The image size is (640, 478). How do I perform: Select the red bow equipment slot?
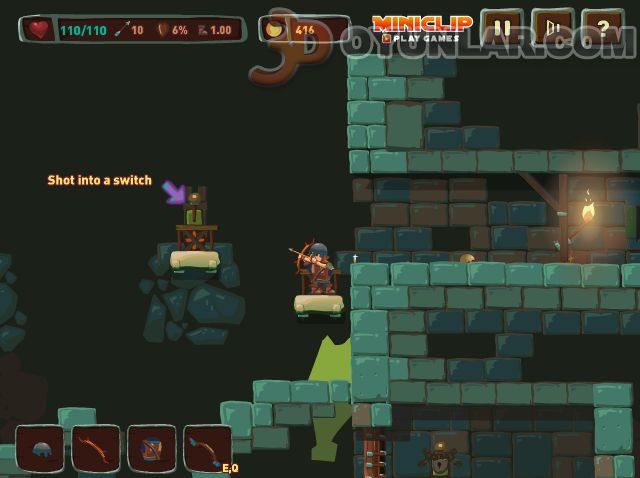[x=96, y=449]
